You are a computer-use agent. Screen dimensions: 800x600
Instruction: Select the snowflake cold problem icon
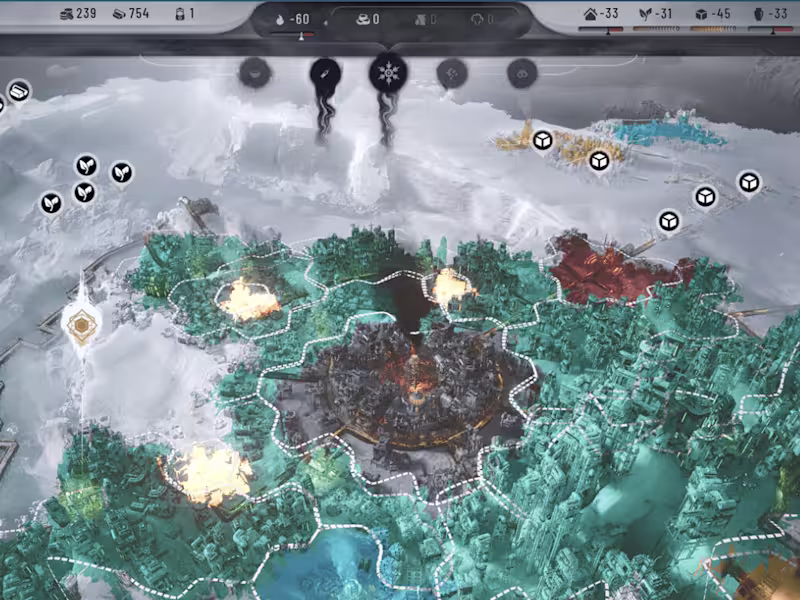[x=388, y=73]
